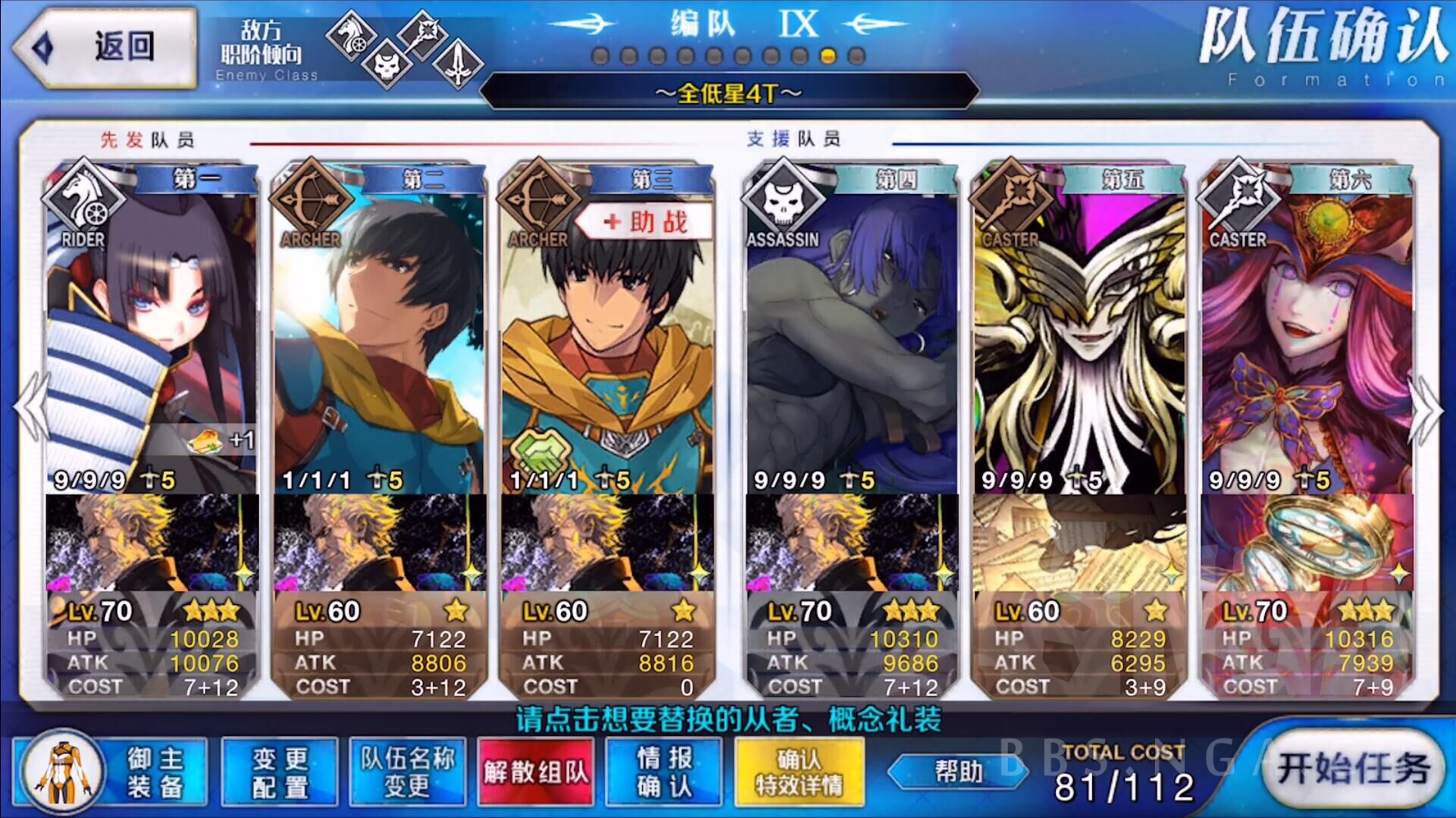This screenshot has width=1456, height=818.
Task: Open the 帮助 help button
Action: [x=959, y=772]
